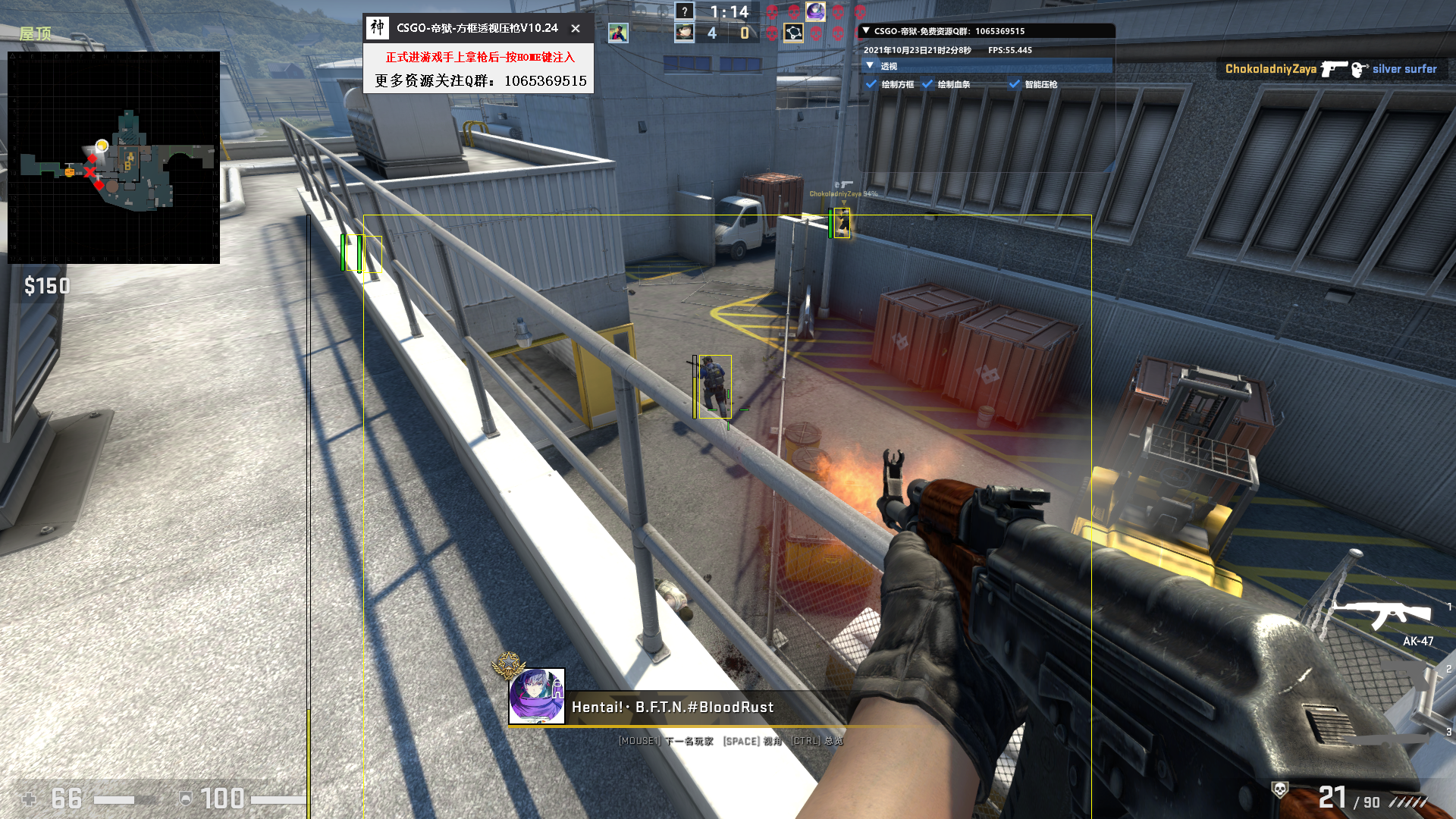The height and width of the screenshot is (819, 1456).
Task: Collapse the 透视 section header
Action: pos(870,66)
